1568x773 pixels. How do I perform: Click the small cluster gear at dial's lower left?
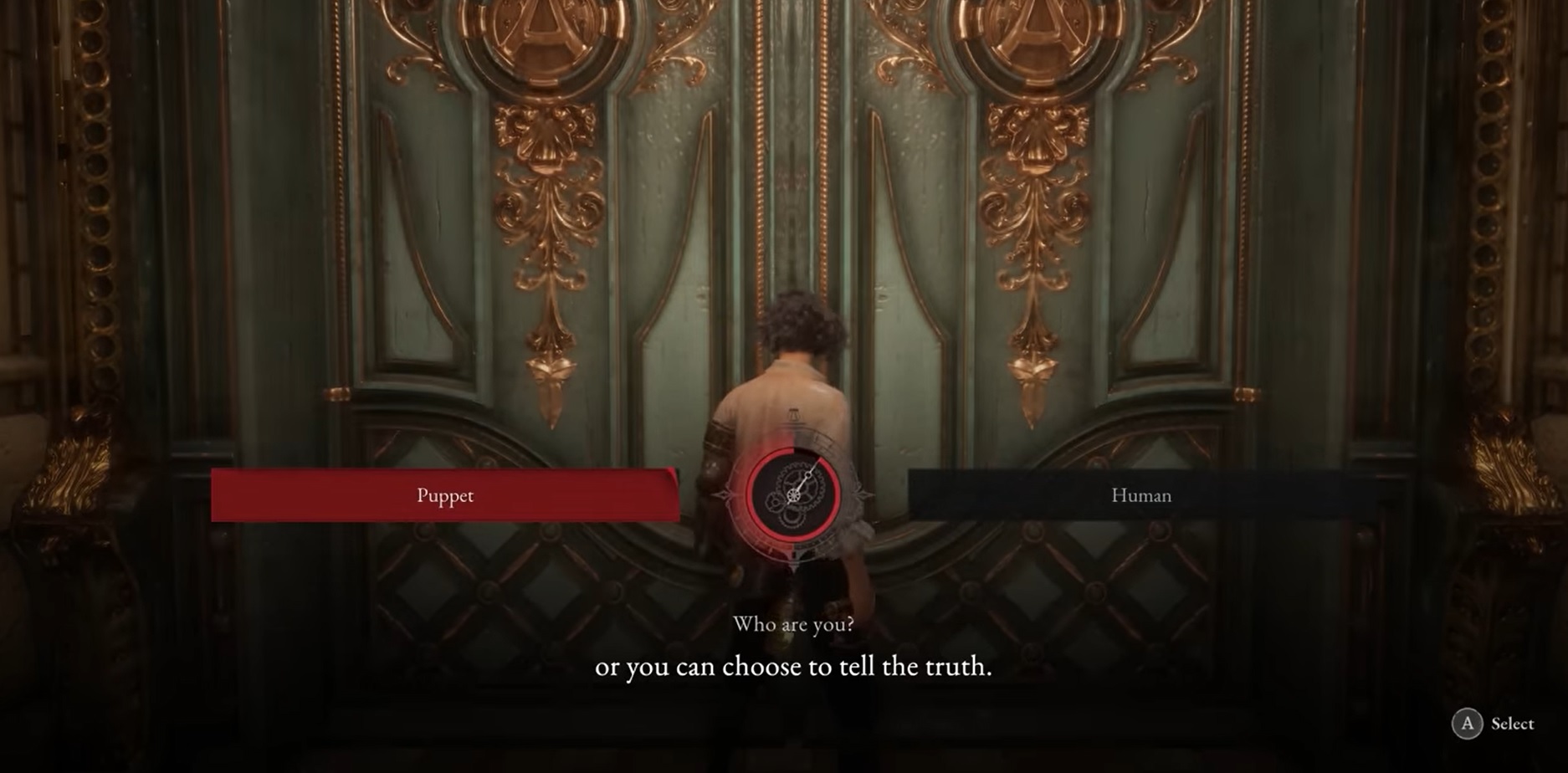pos(774,503)
